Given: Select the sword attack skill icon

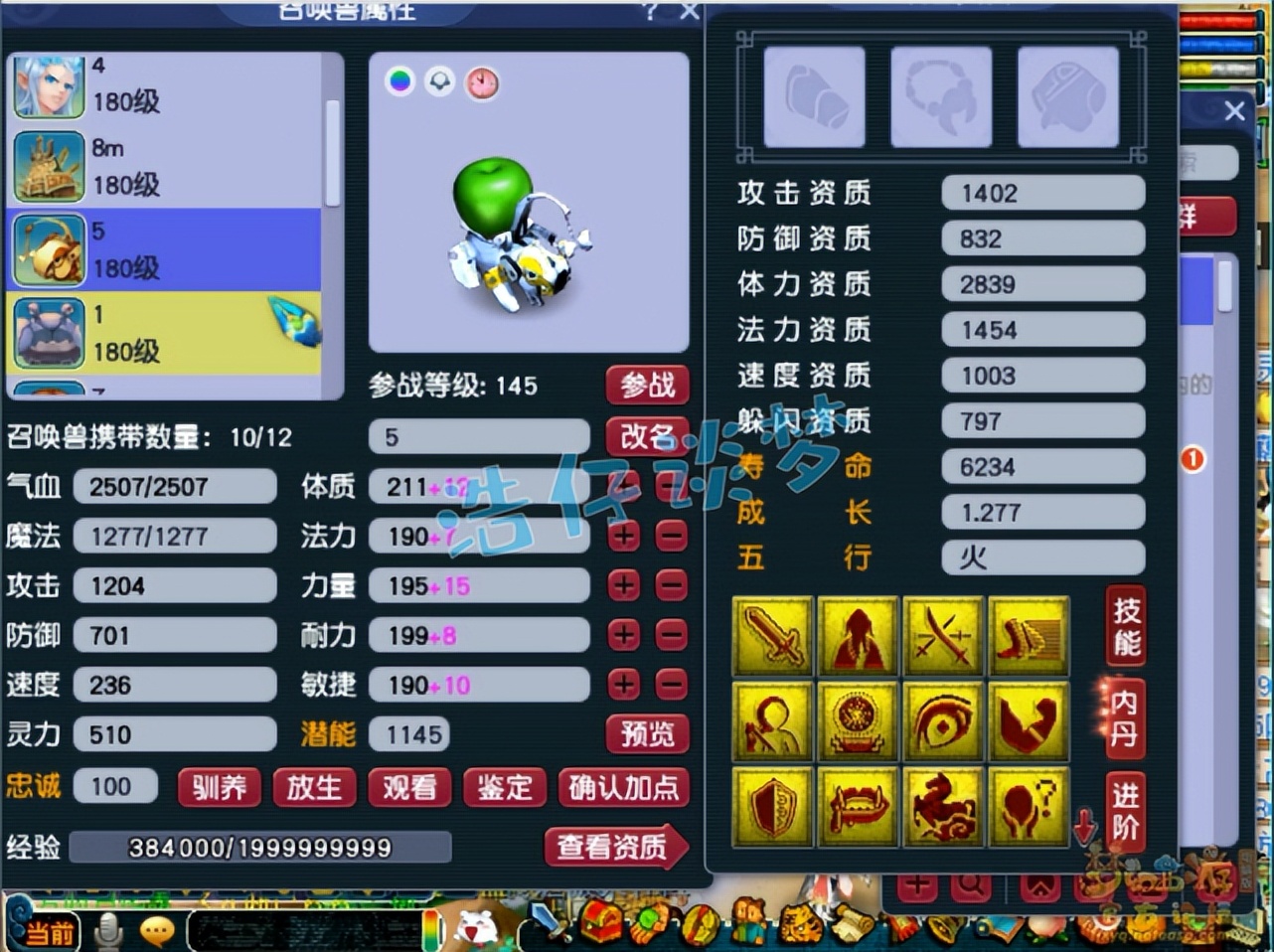Looking at the screenshot, I should (772, 636).
